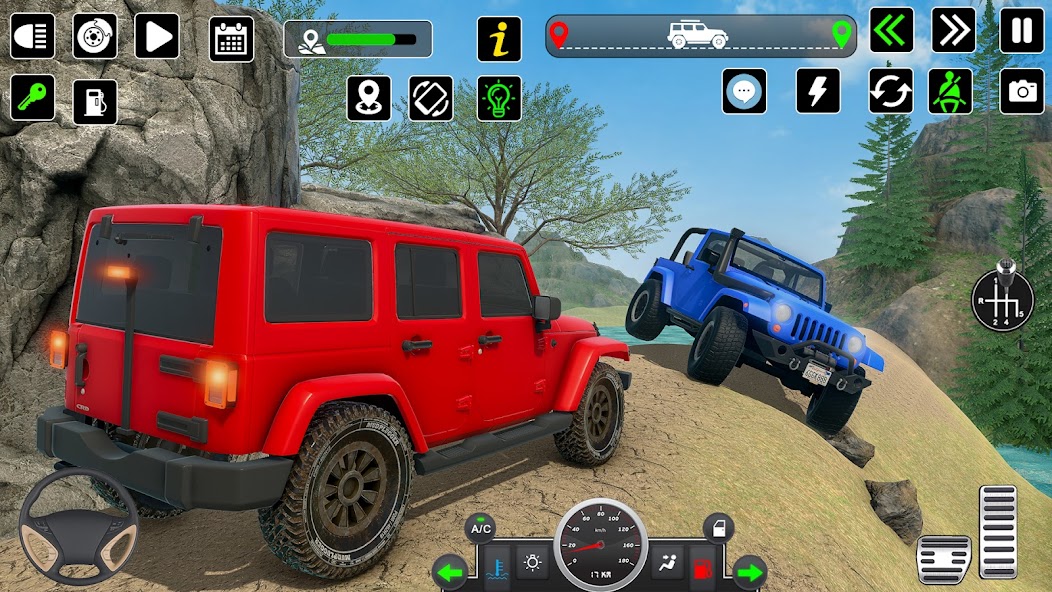Click the gear shifter knob
Viewport: 1052px width, 592px height.
(1002, 296)
